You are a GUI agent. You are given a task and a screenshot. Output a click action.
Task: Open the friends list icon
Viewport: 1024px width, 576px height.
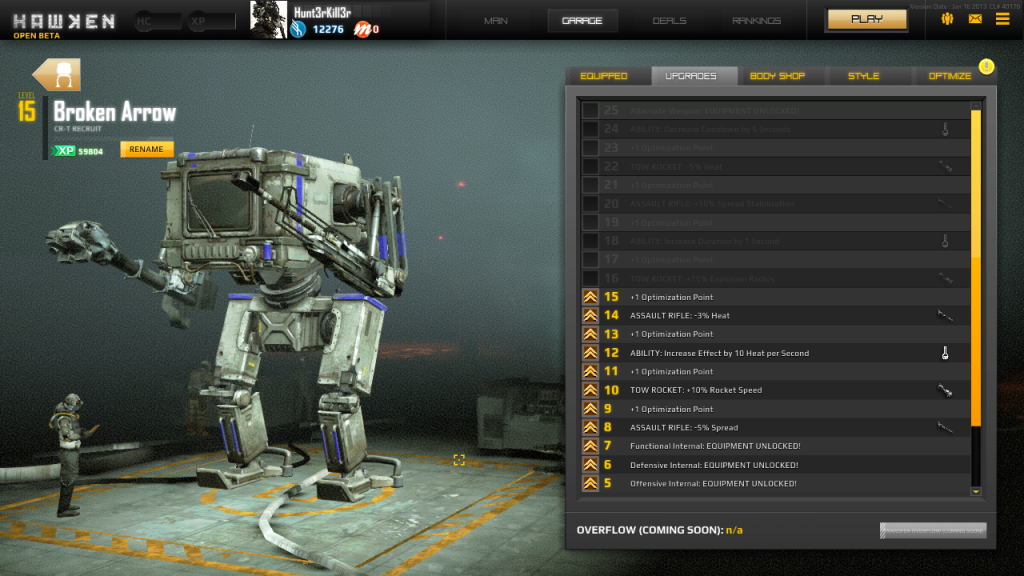click(947, 19)
